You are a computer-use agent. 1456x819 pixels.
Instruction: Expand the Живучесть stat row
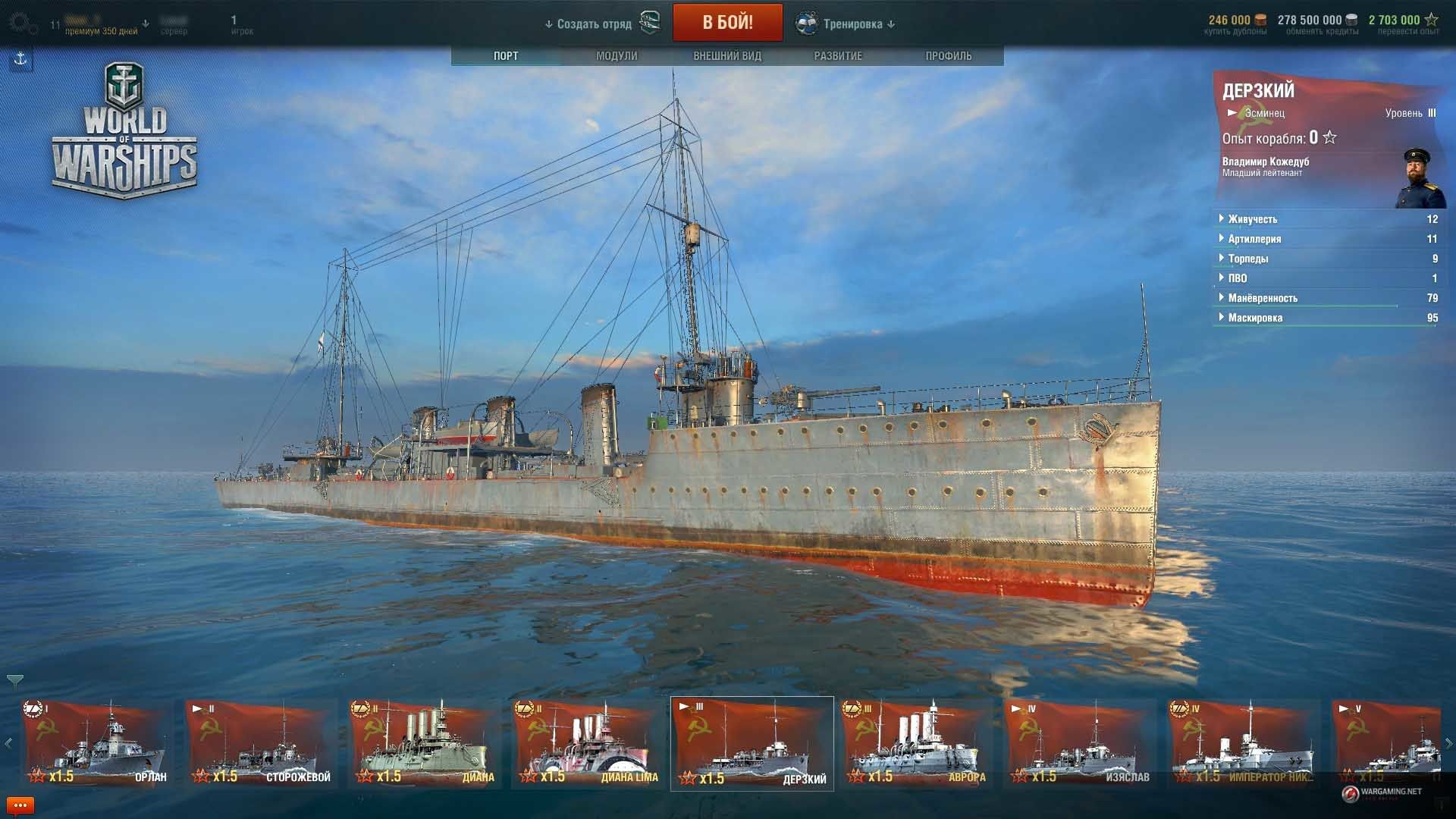pos(1253,219)
